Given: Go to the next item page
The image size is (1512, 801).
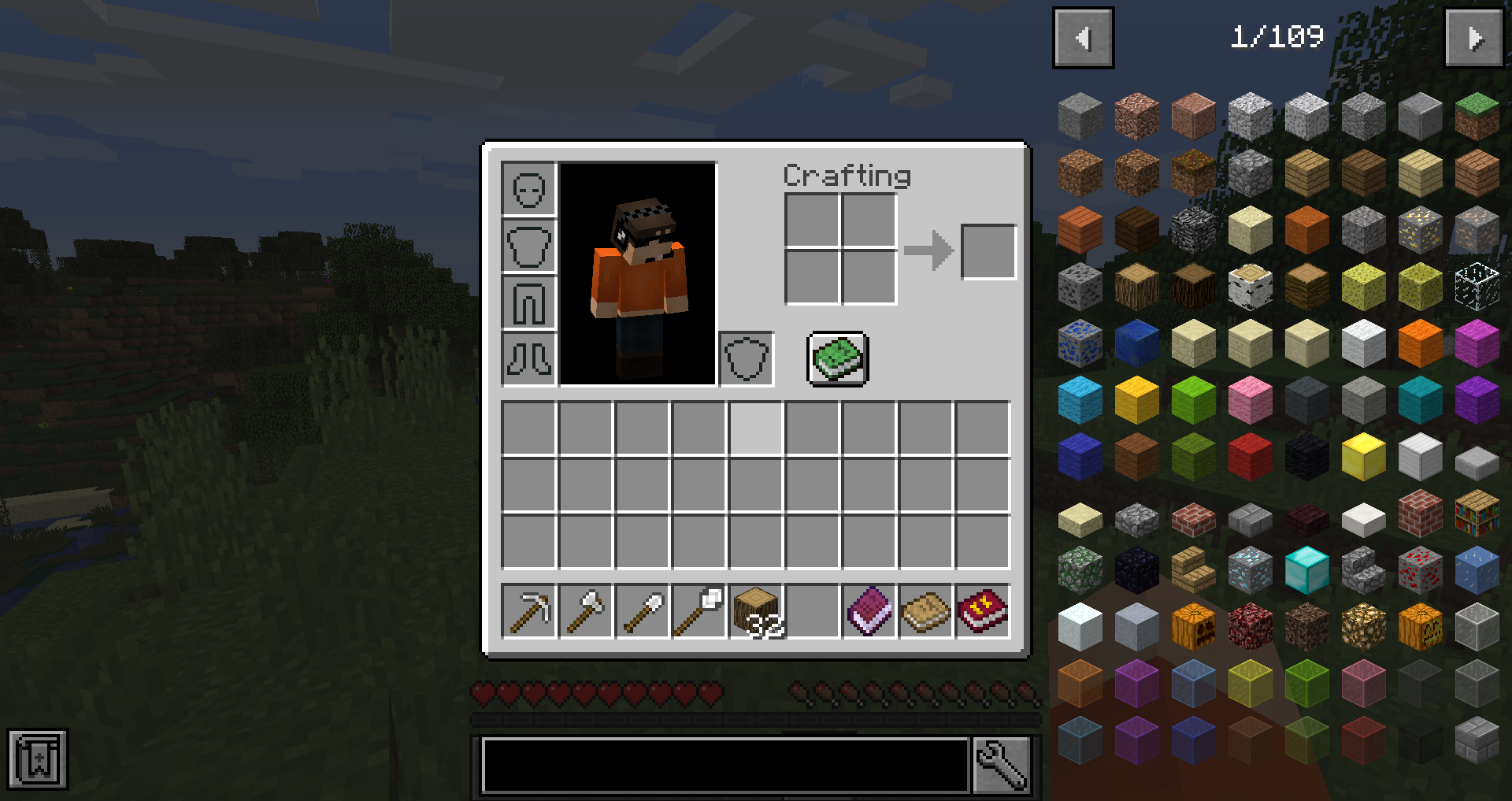Looking at the screenshot, I should click(x=1475, y=37).
